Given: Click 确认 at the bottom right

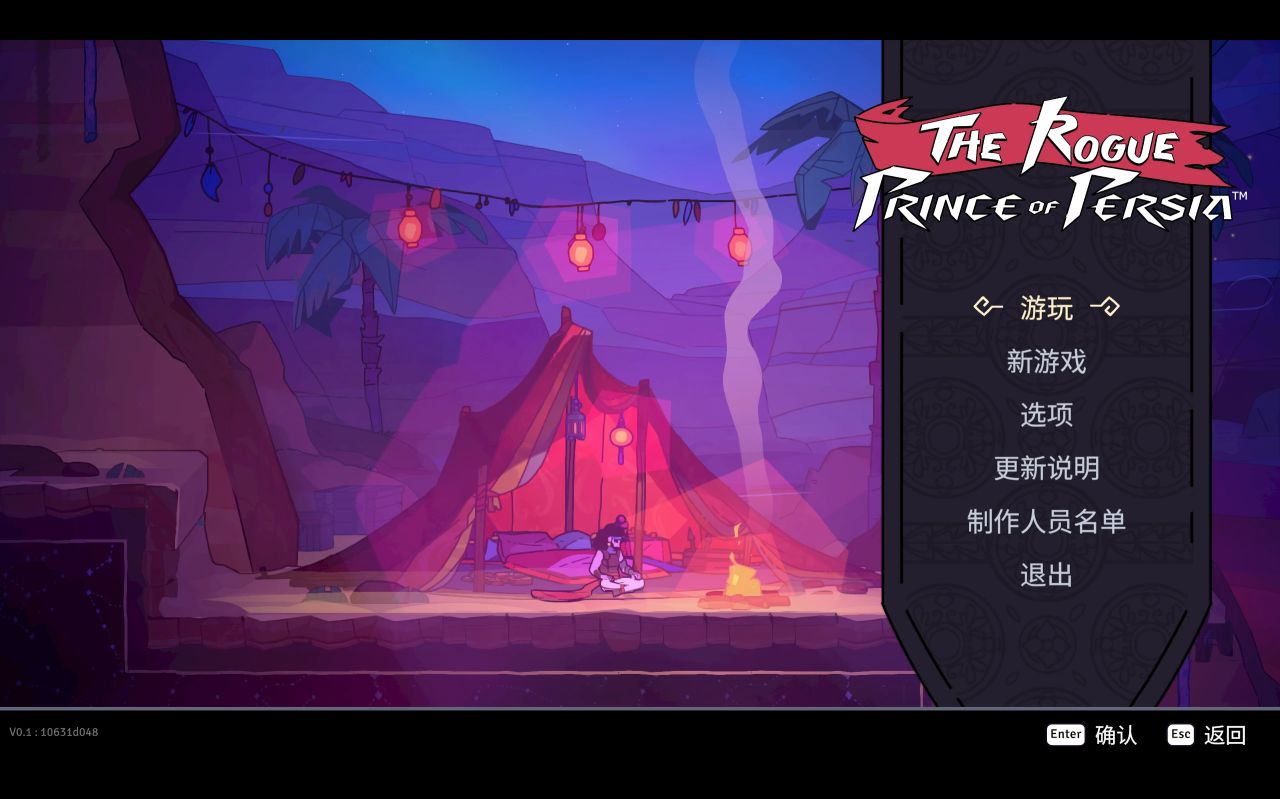Looking at the screenshot, I should (x=1117, y=736).
